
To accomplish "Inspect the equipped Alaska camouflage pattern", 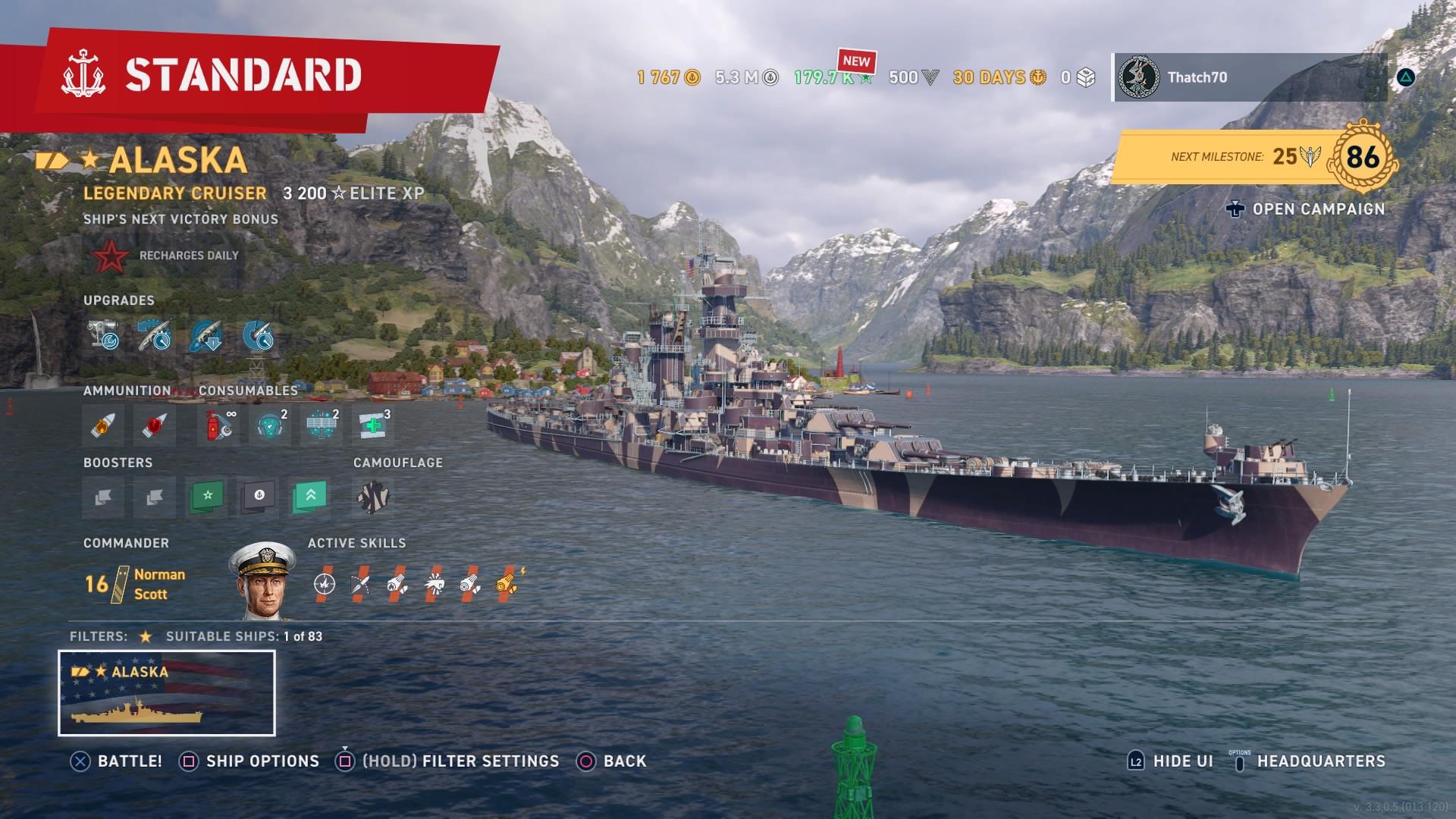I will click(x=372, y=497).
